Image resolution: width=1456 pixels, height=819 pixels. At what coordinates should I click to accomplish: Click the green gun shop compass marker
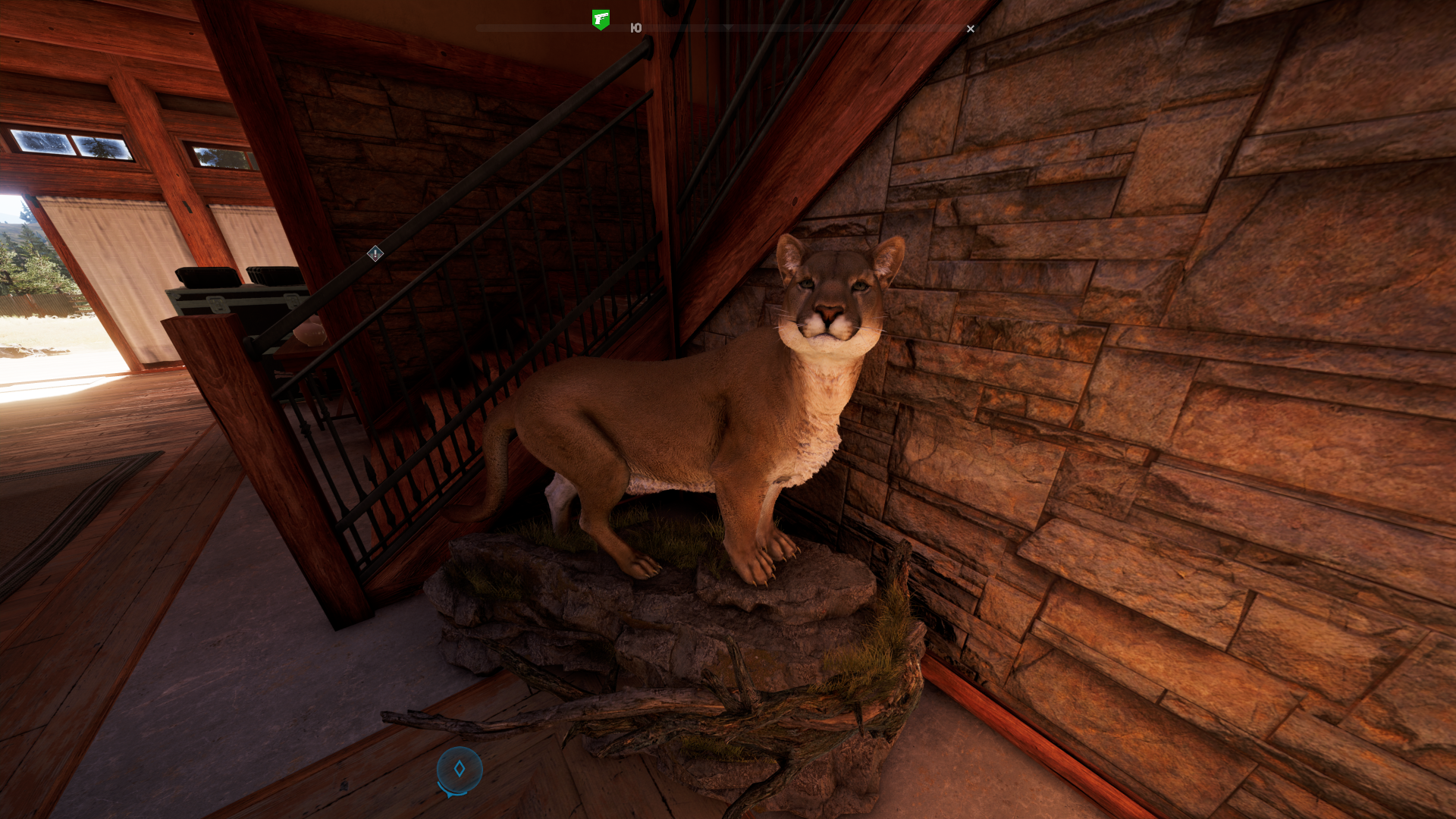(601, 19)
